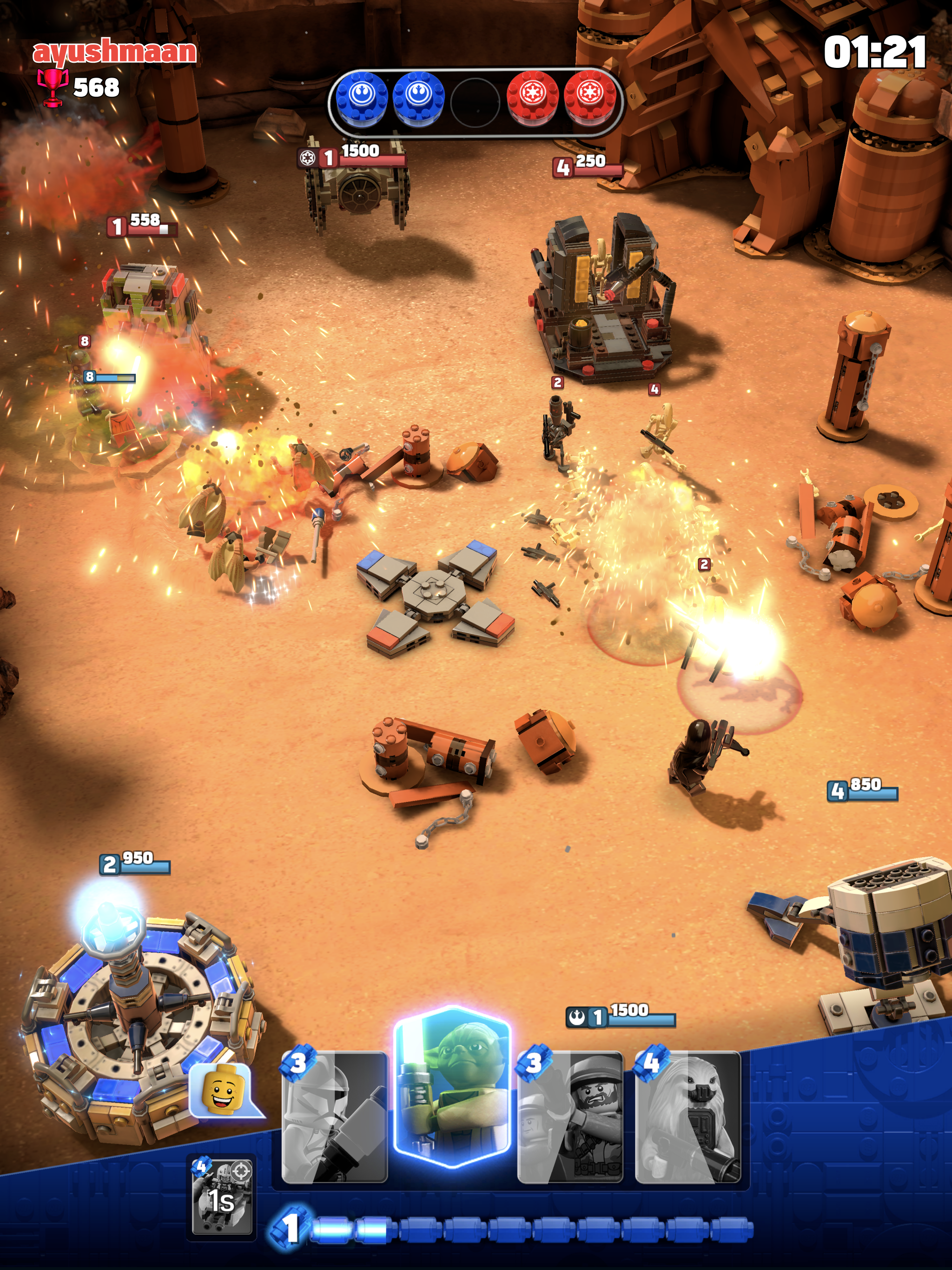Tap the next-card preview with 1s timer
Image resolution: width=952 pixels, height=1270 pixels.
pos(223,1197)
